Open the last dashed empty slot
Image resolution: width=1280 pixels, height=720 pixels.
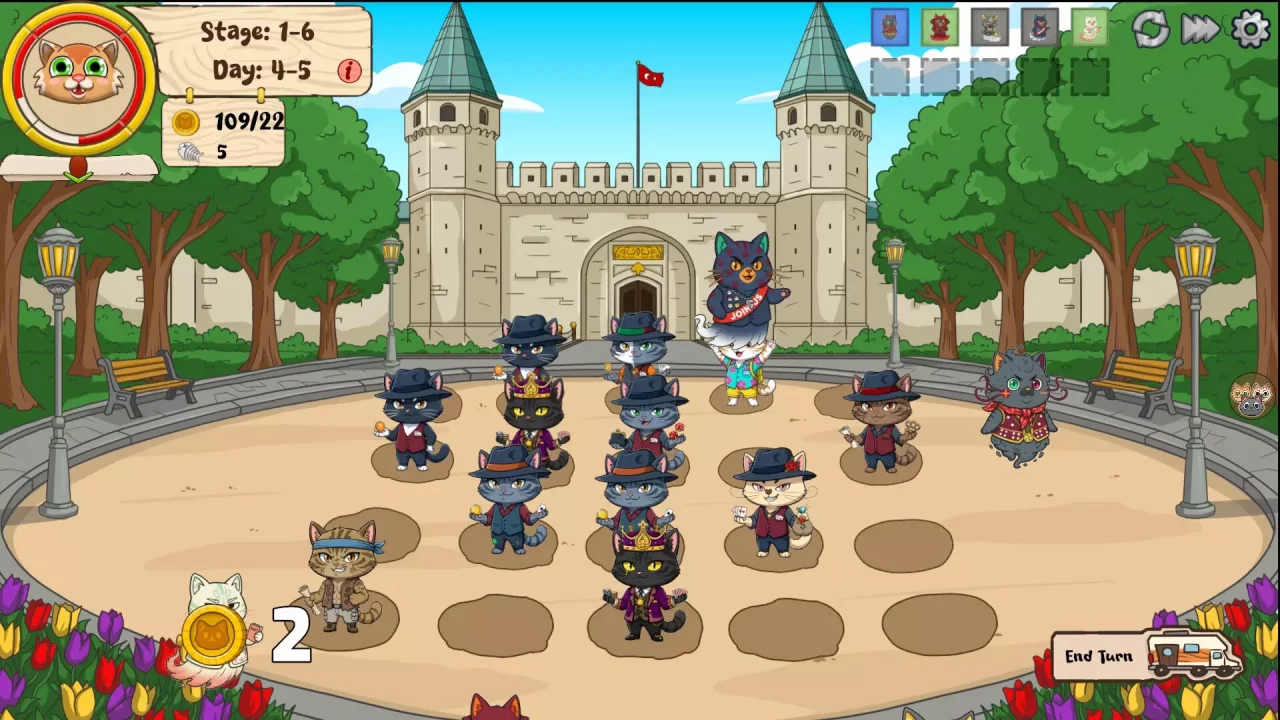coord(1087,74)
